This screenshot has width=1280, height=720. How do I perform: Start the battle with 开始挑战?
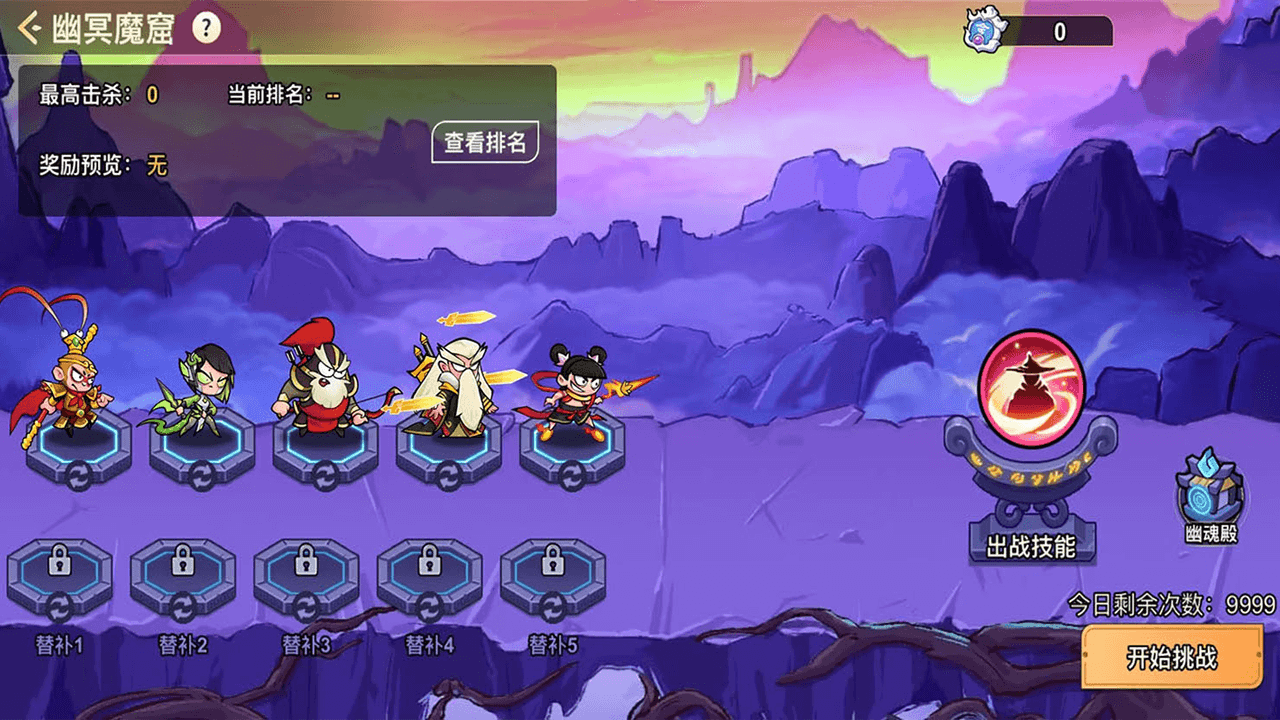[1172, 657]
